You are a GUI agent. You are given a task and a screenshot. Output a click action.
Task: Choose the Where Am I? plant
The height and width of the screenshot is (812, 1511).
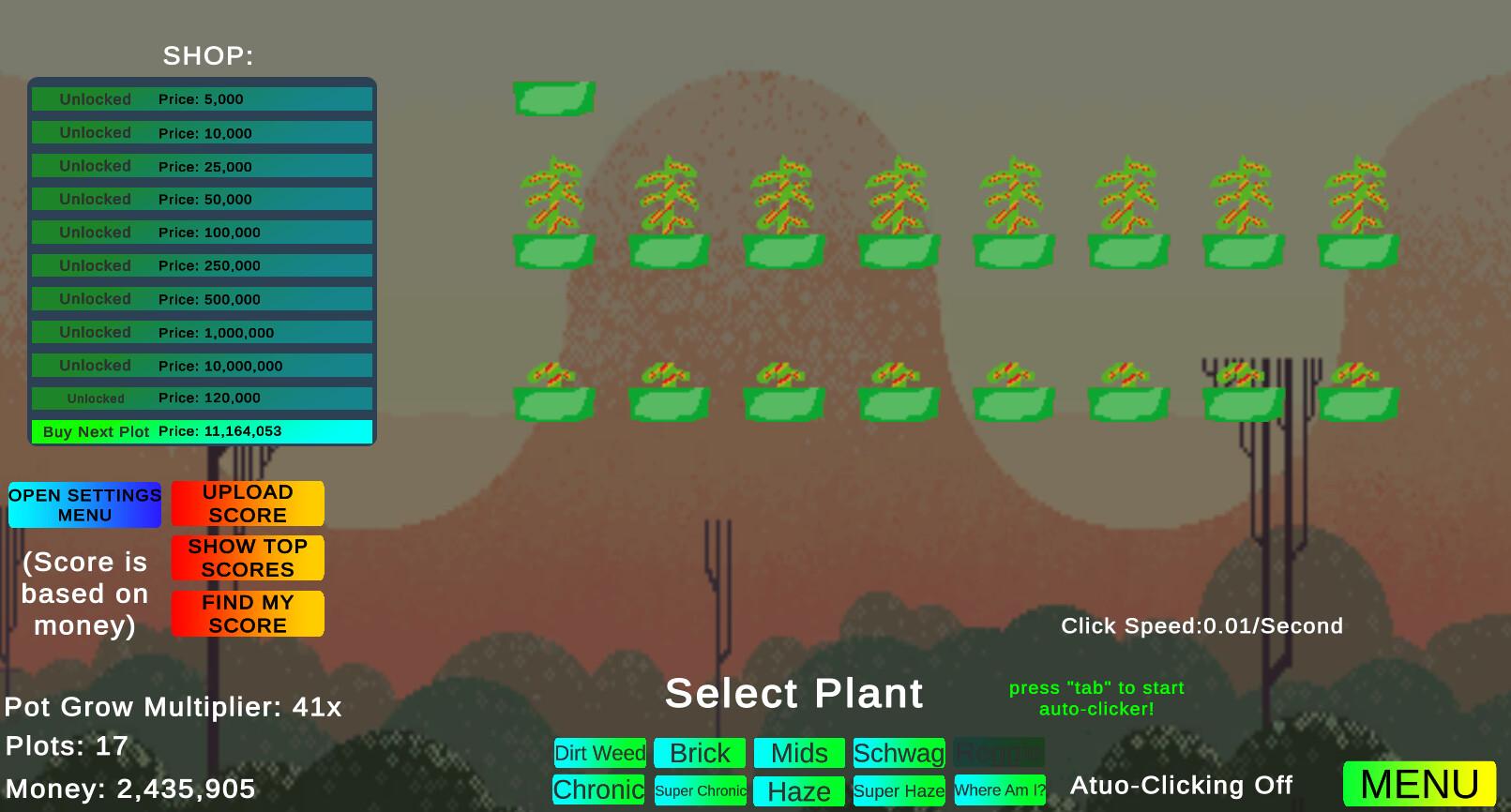point(1000,790)
